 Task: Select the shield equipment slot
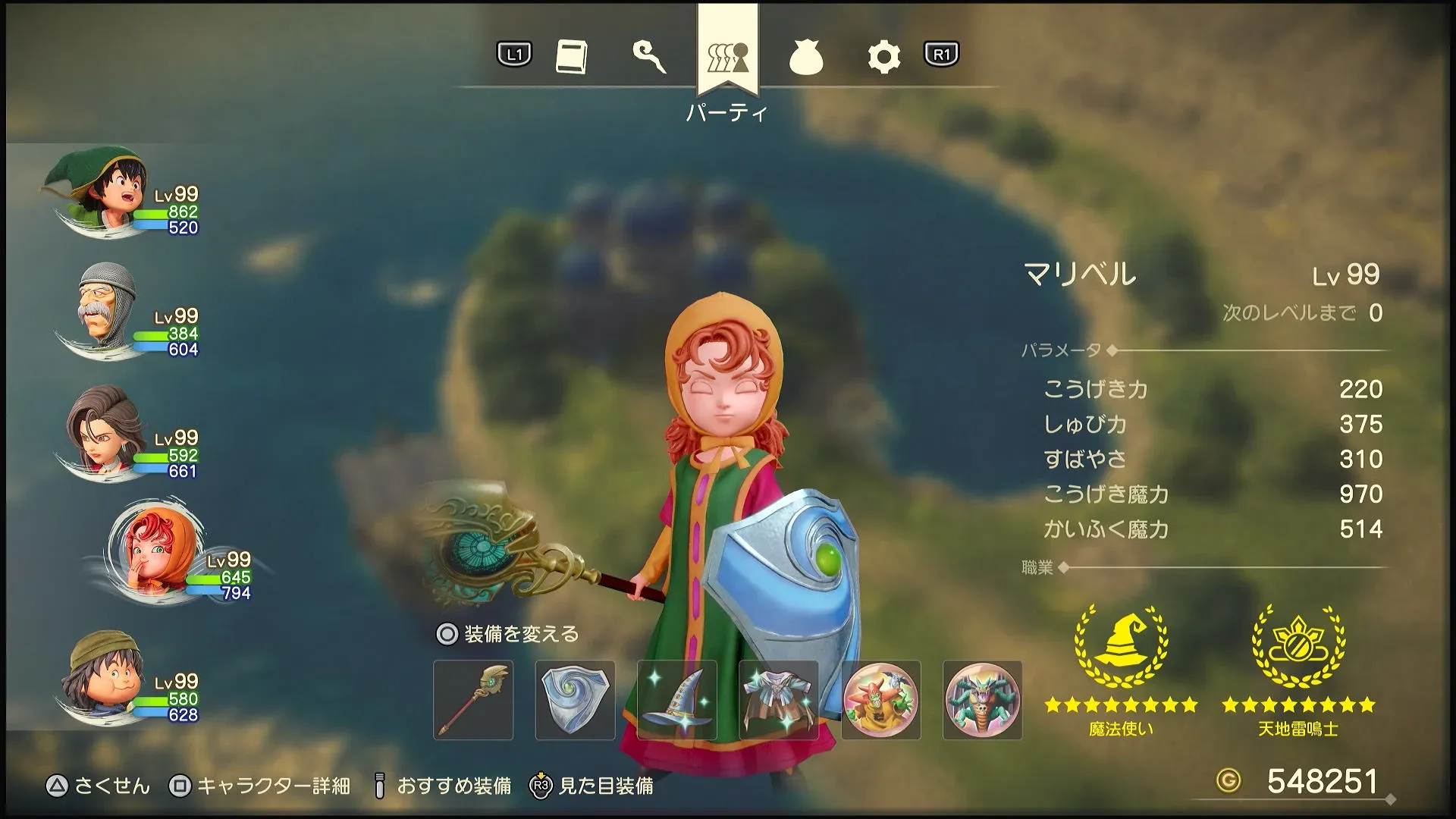click(574, 700)
